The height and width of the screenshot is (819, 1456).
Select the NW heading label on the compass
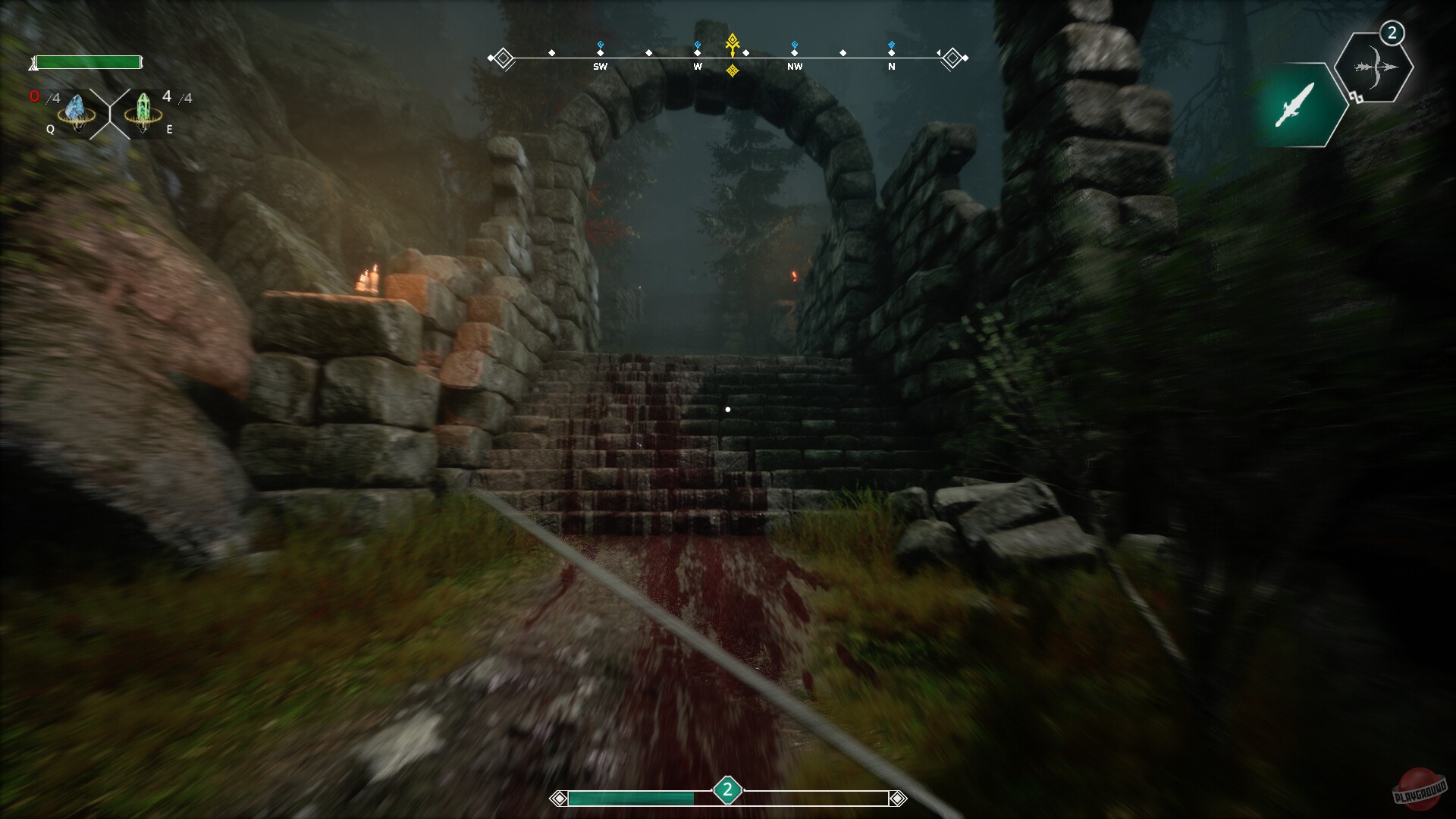tap(795, 67)
